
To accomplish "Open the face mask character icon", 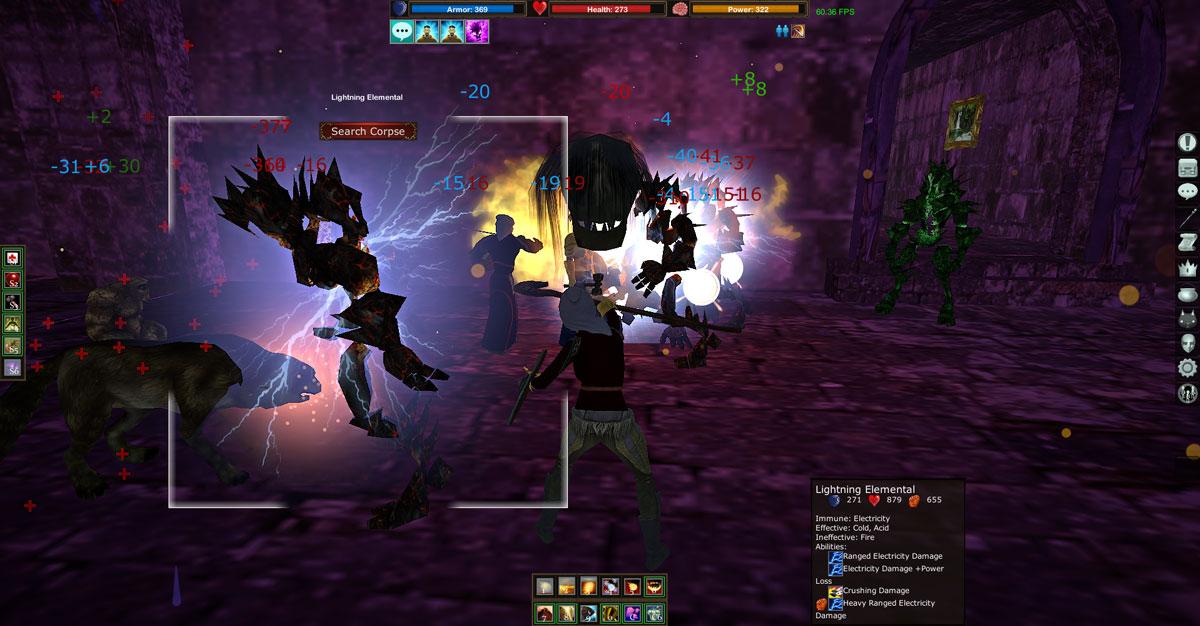I will (x=1188, y=343).
